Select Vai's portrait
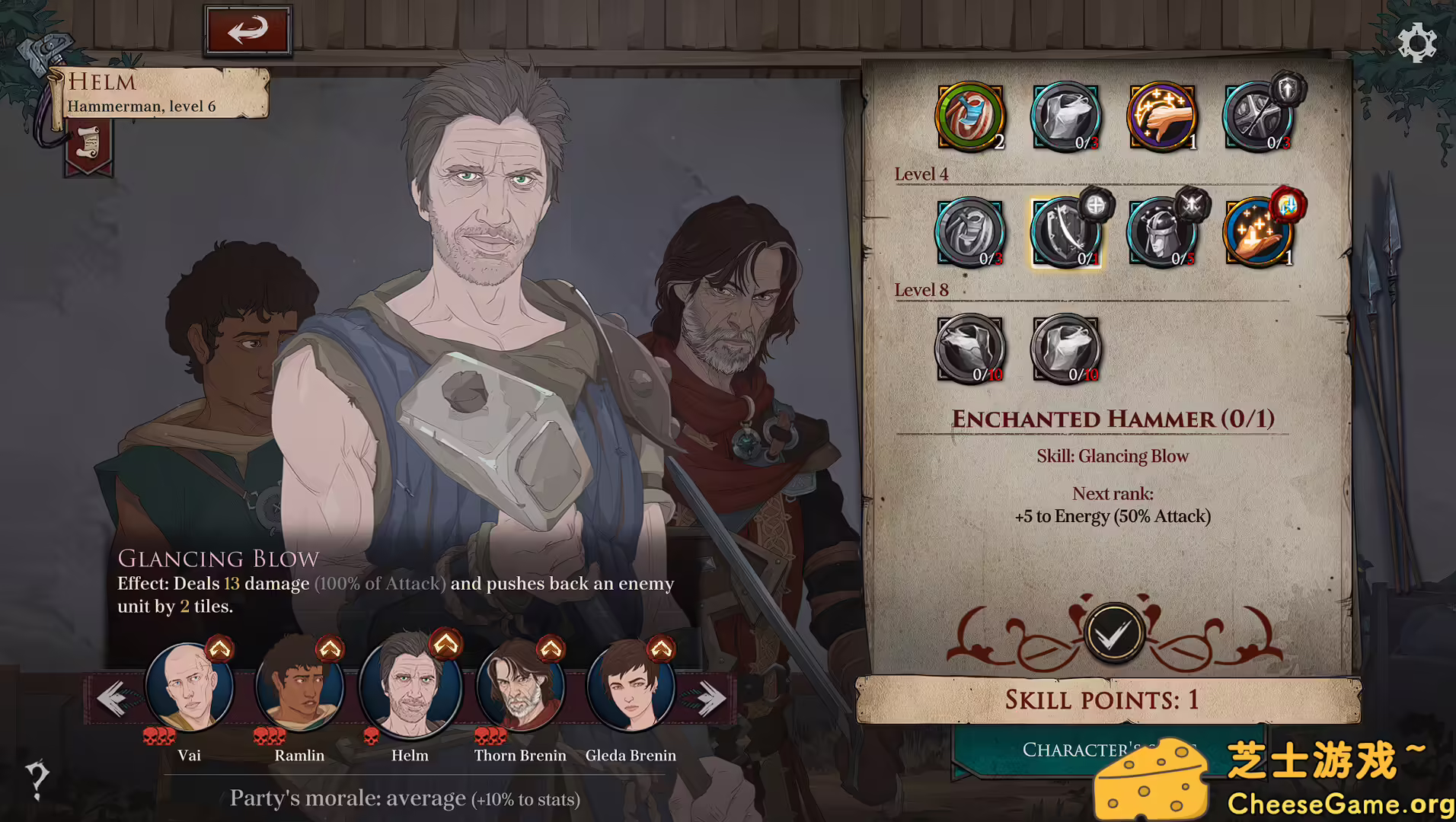This screenshot has height=822, width=1456. 189,688
